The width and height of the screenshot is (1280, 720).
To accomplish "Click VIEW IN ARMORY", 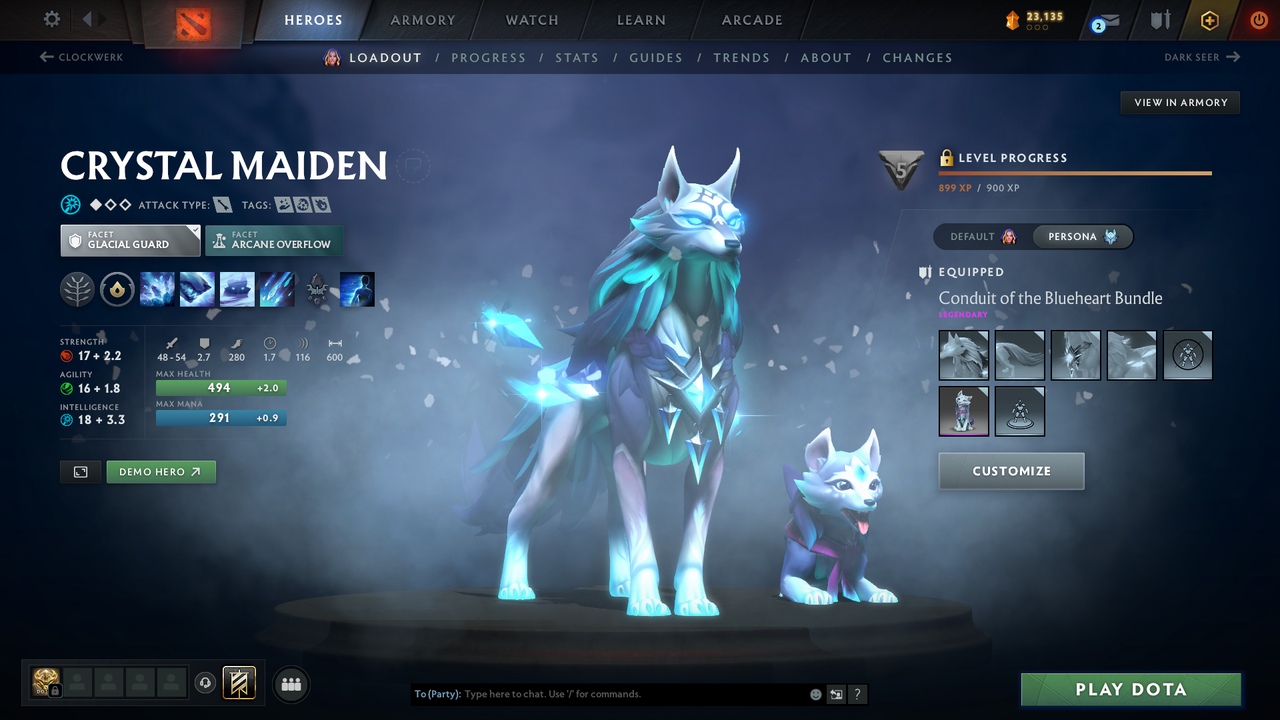I will click(x=1179, y=102).
